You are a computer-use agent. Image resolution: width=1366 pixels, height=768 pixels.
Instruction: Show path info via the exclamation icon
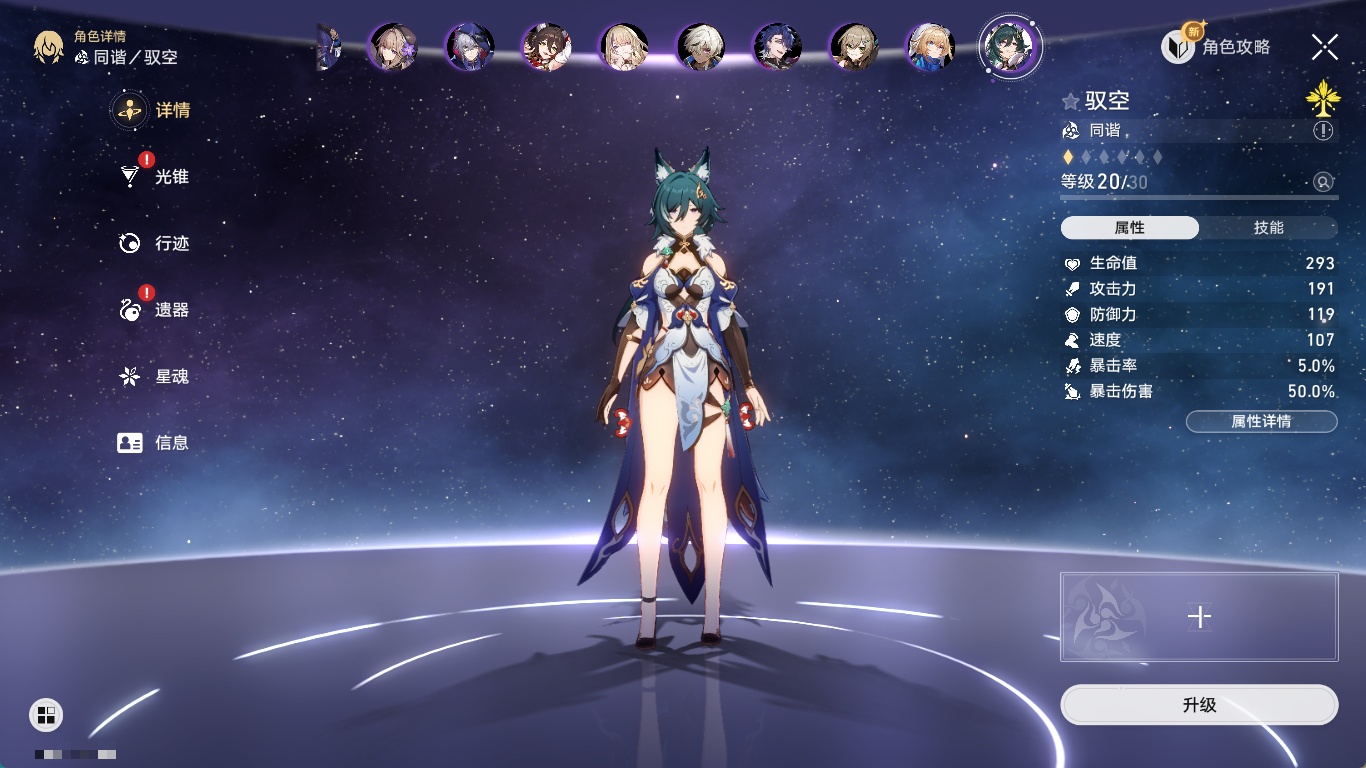point(1323,131)
